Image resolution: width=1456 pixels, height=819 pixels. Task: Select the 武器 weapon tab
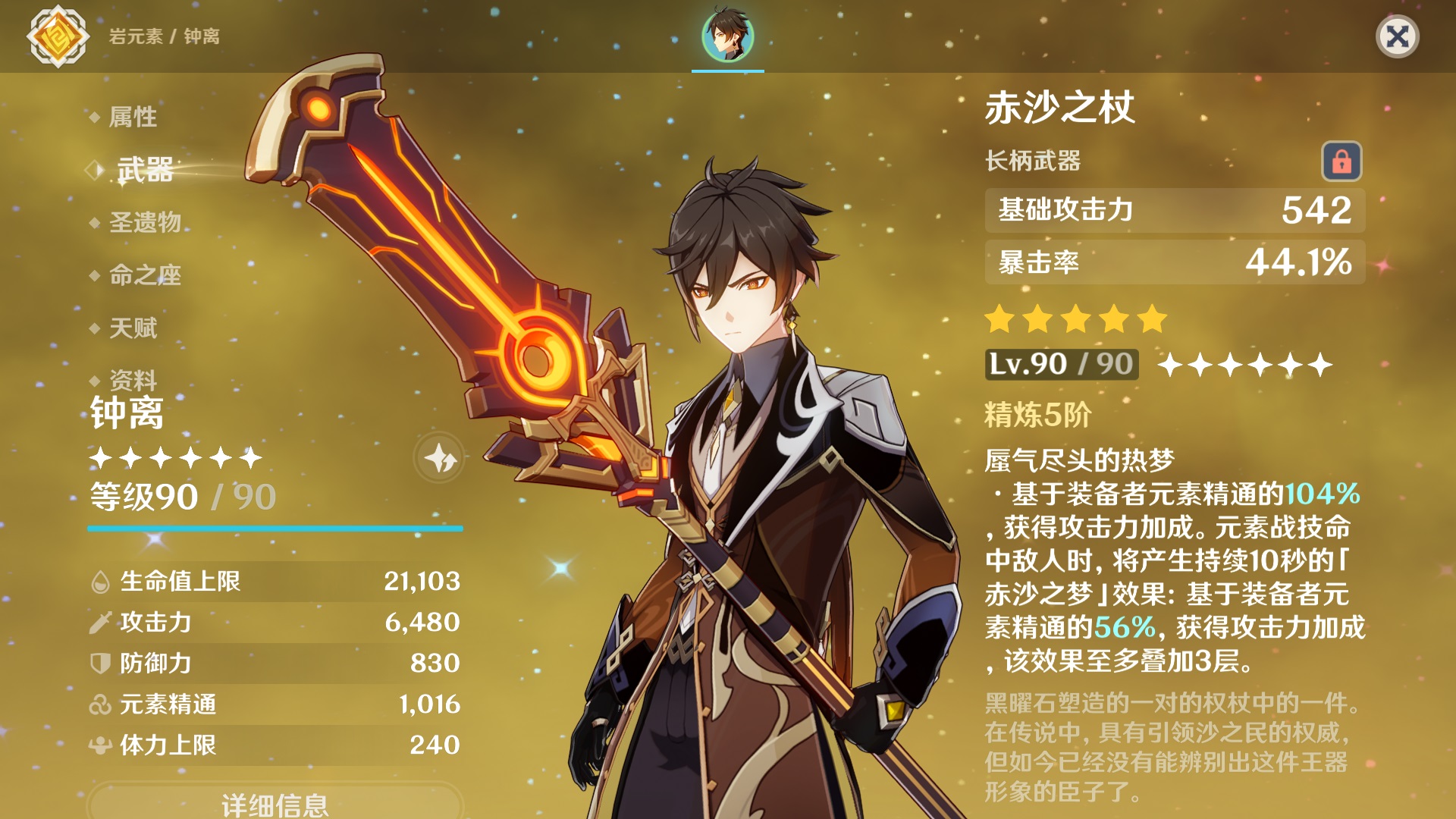tap(145, 170)
